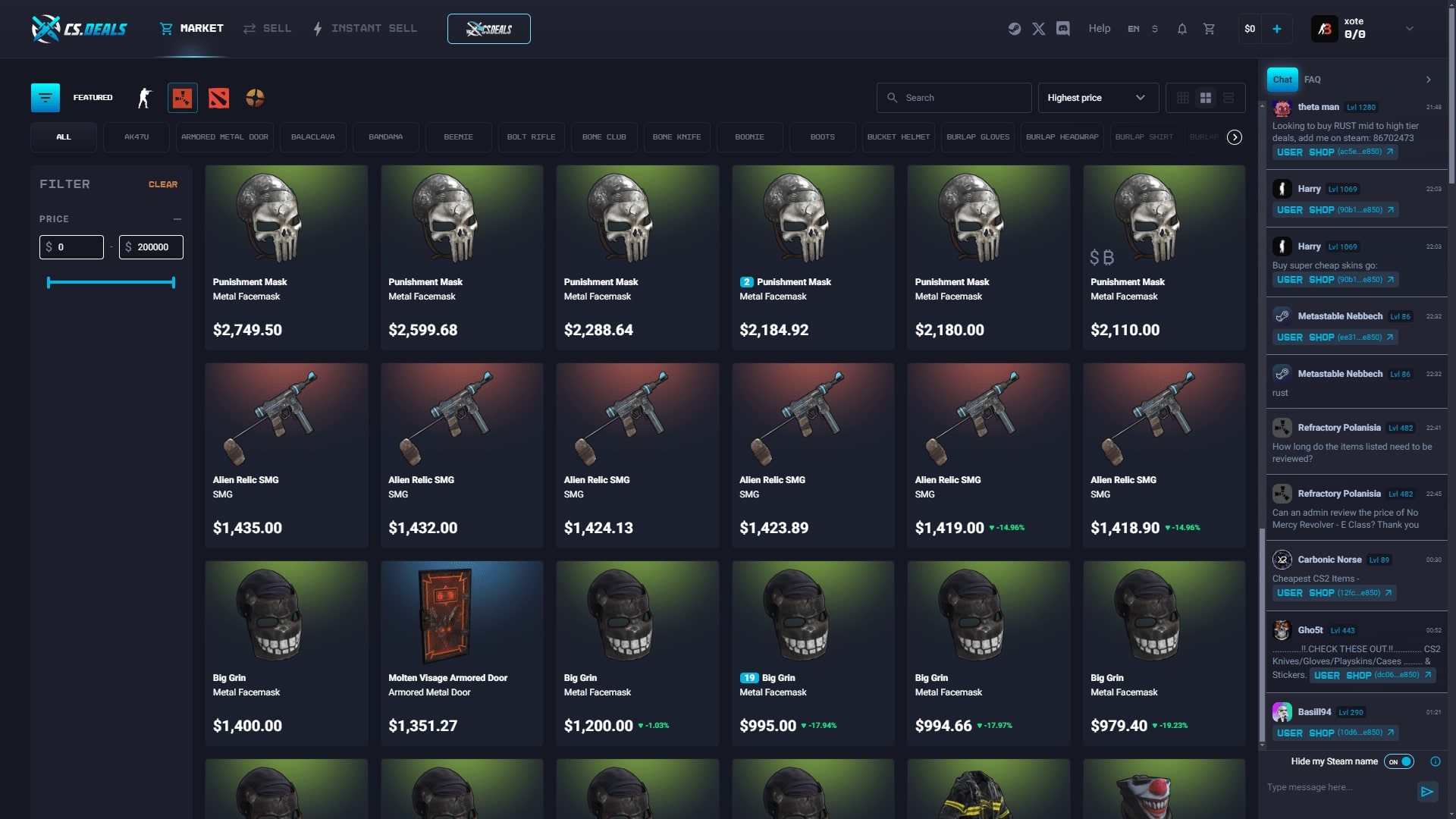This screenshot has width=1456, height=819.
Task: Open the shopping cart icon
Action: tap(1209, 28)
